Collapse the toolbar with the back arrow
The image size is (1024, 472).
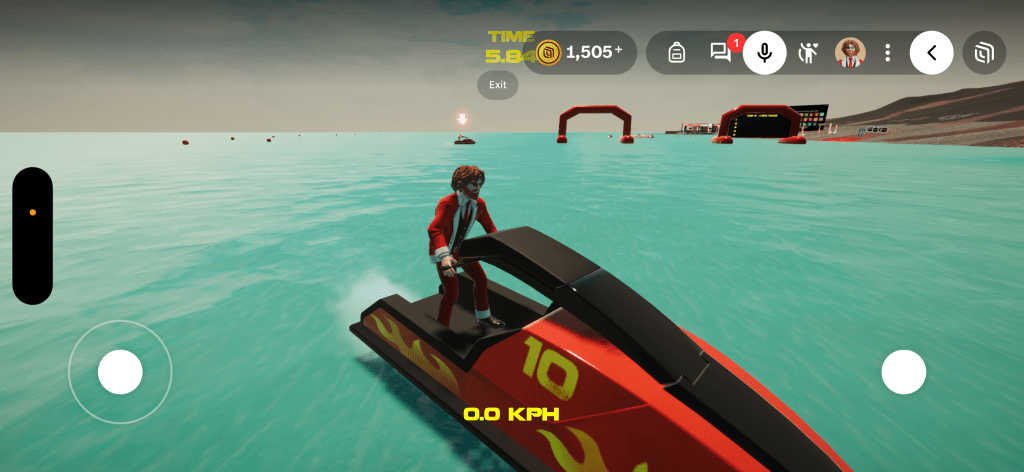[931, 53]
